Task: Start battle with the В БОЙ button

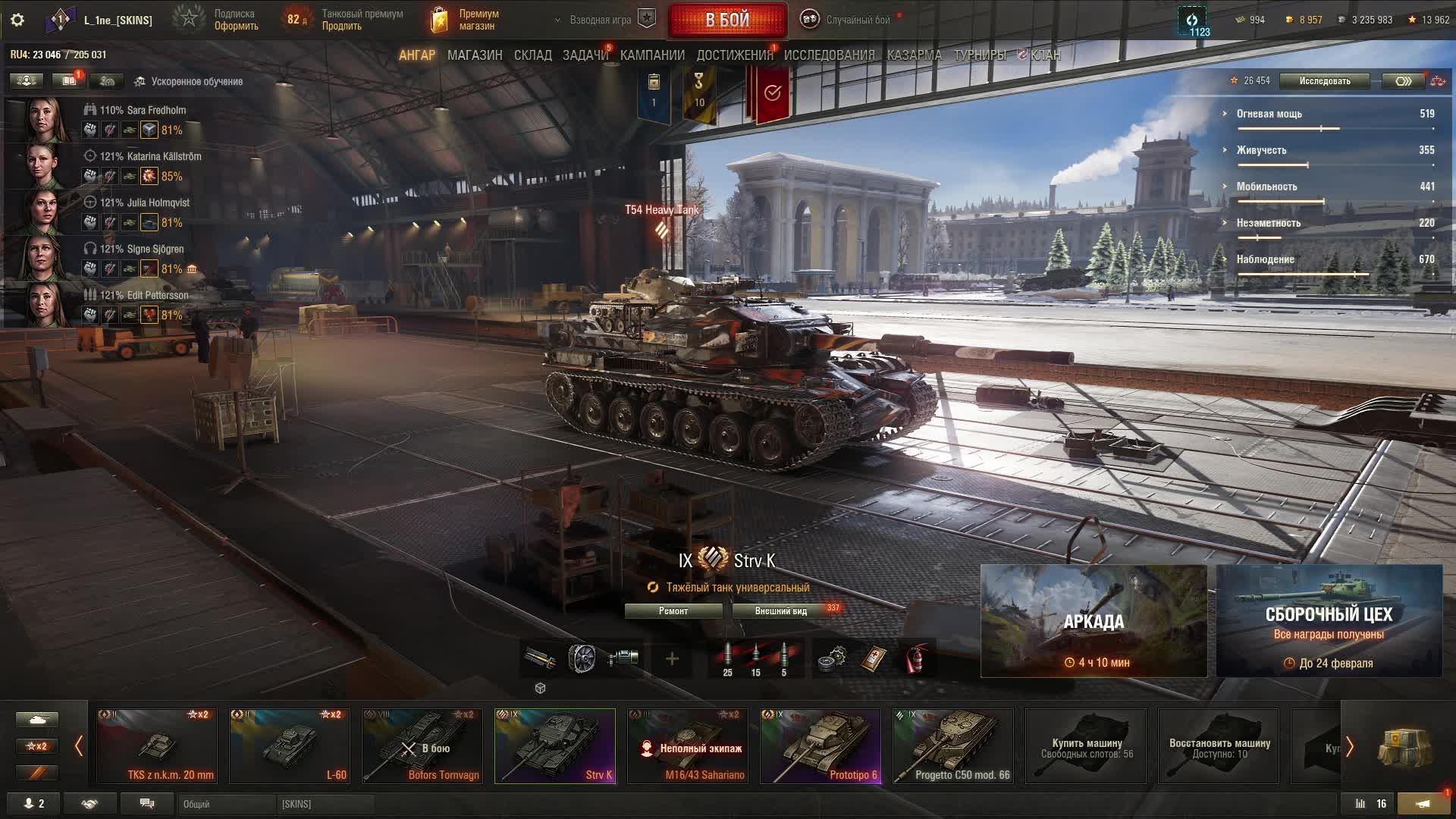Action: 727,20
